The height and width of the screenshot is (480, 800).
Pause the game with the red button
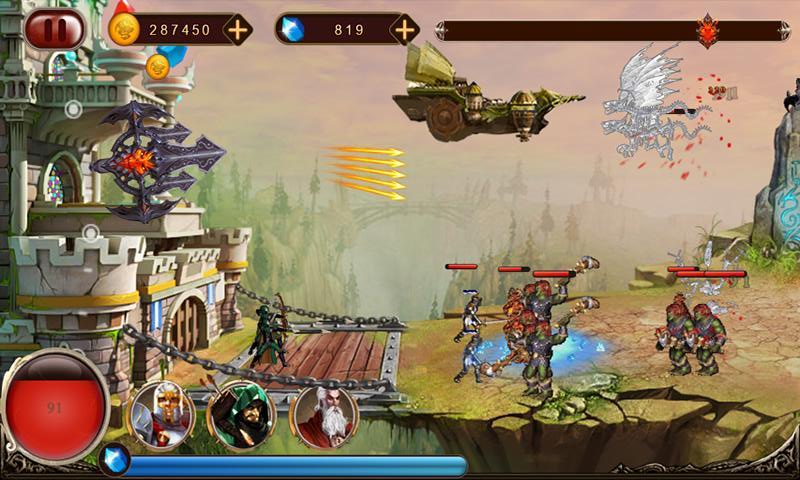55,29
